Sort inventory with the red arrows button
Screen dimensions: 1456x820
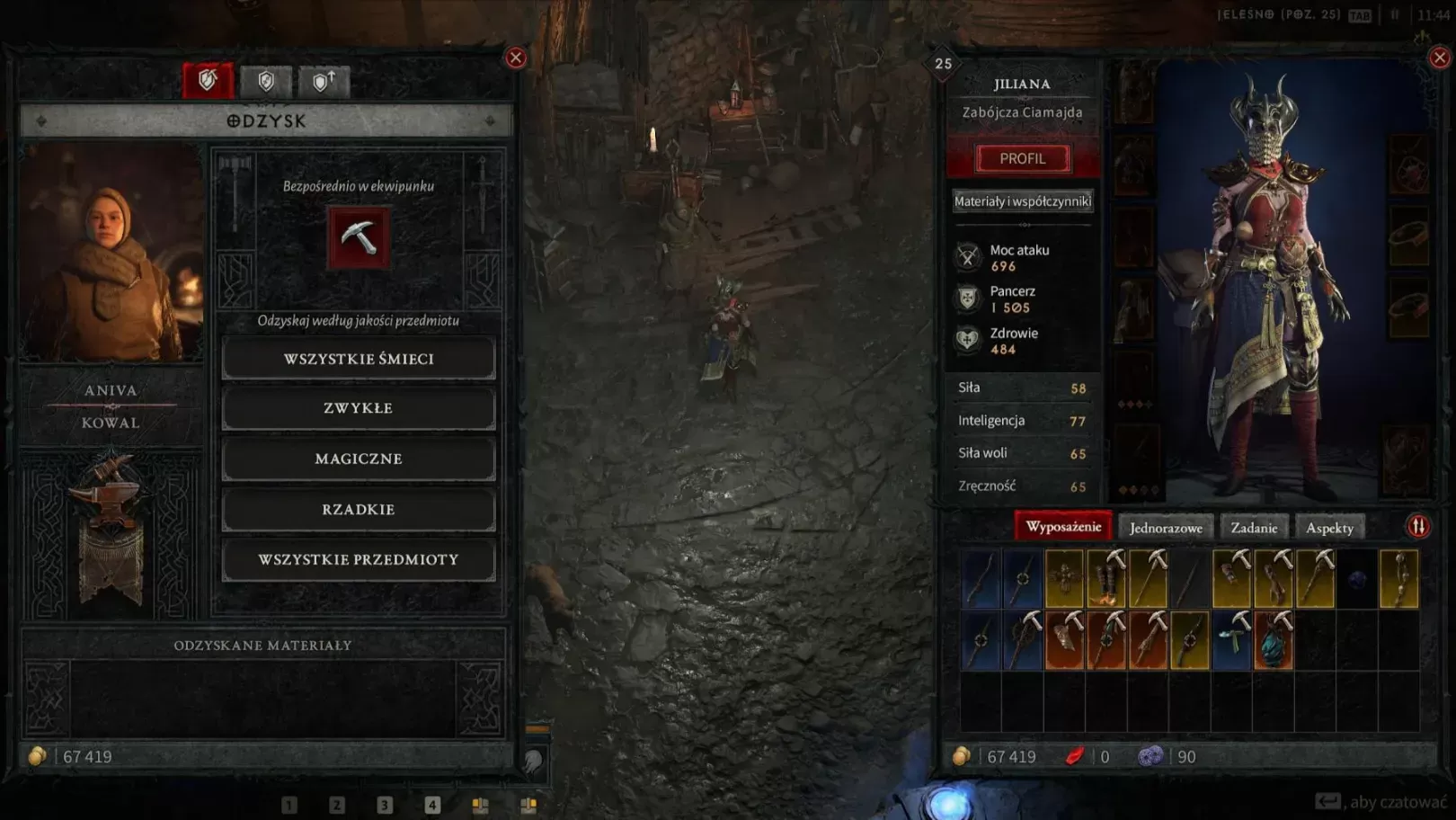[x=1418, y=527]
